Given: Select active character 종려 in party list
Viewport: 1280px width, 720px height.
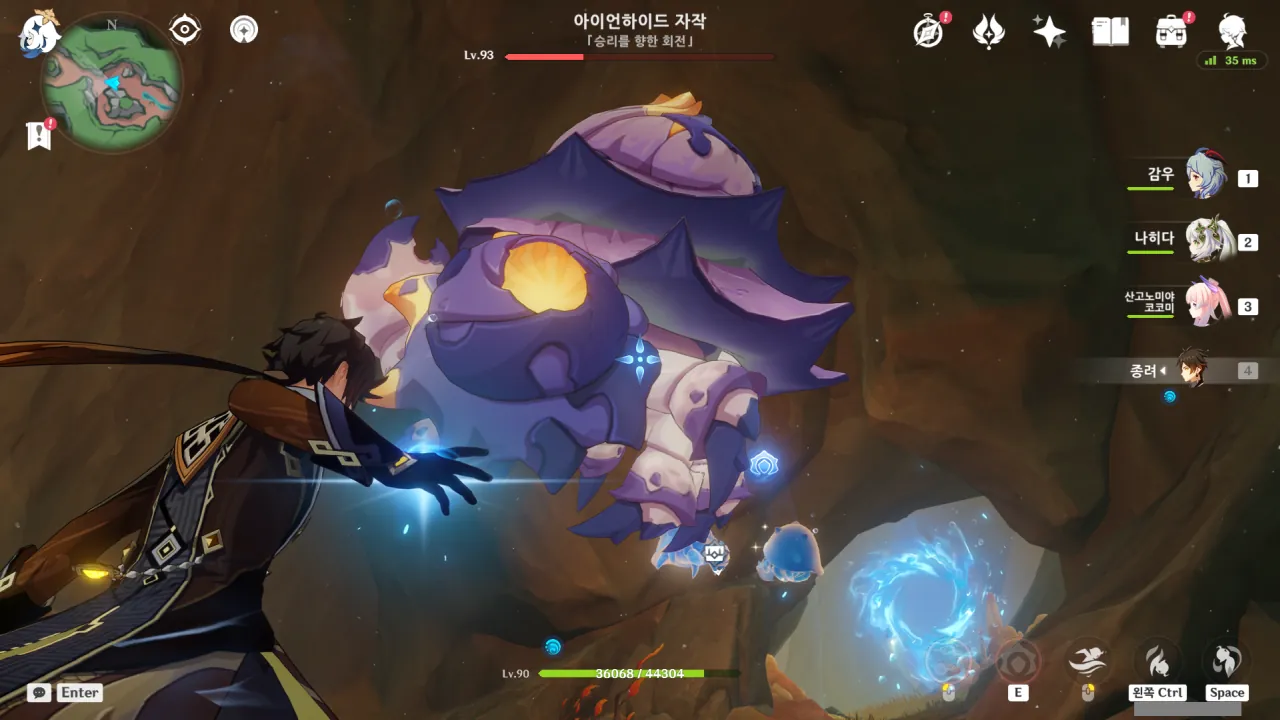Looking at the screenshot, I should tap(1192, 369).
